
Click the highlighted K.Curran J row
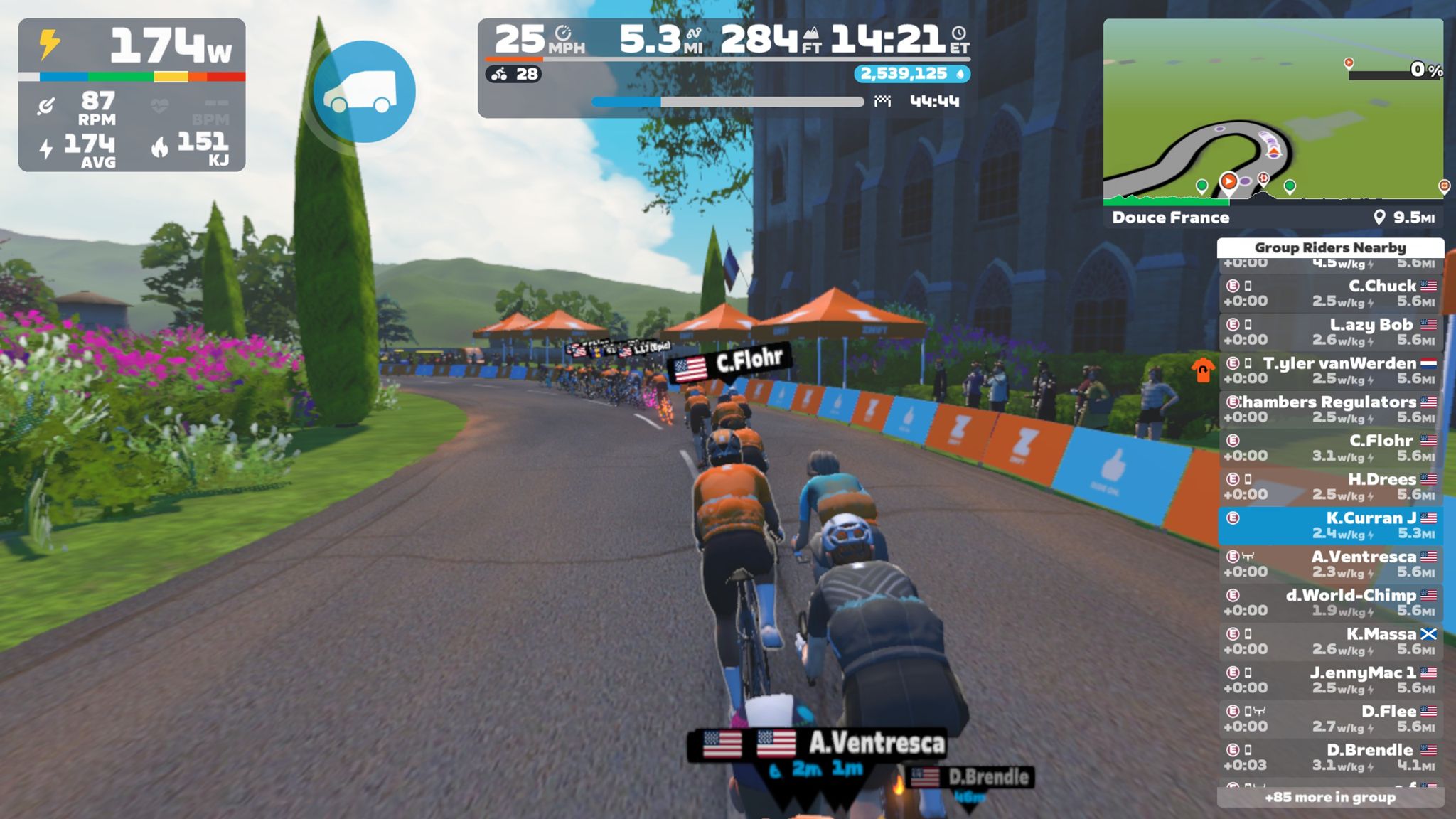tap(1329, 525)
